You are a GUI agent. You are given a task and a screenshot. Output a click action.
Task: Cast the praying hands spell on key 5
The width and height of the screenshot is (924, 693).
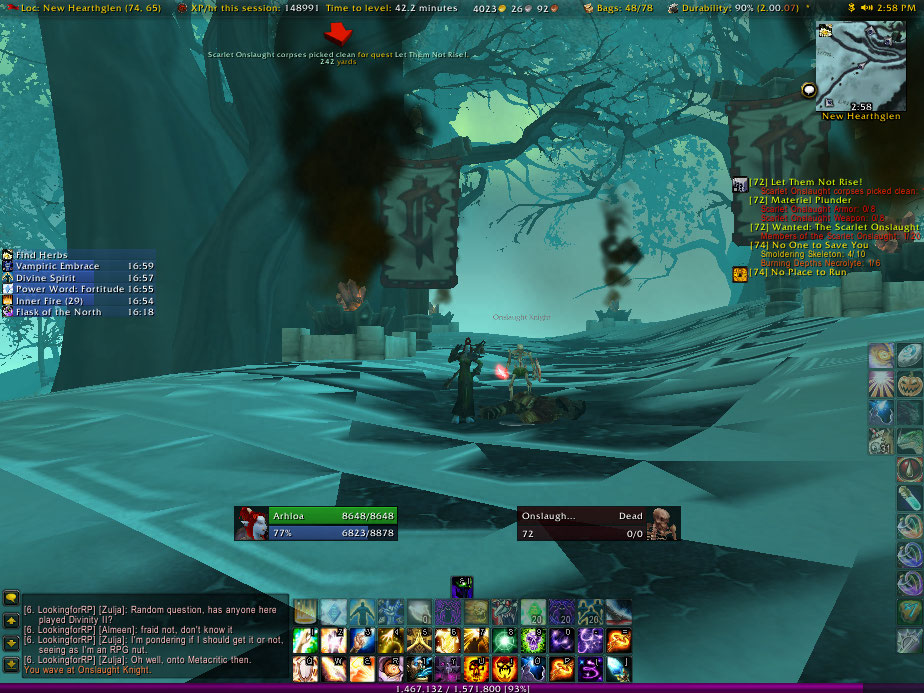pyautogui.click(x=419, y=639)
